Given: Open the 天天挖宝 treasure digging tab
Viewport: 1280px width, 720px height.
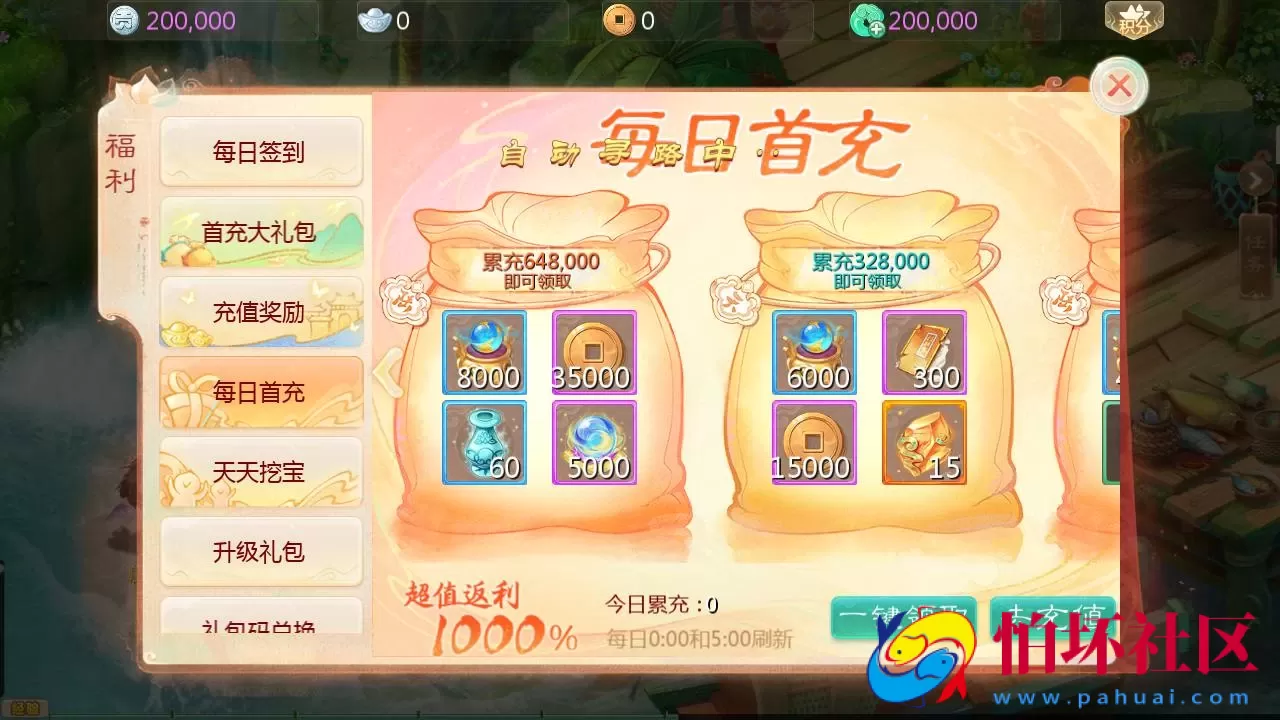Looking at the screenshot, I should click(261, 472).
